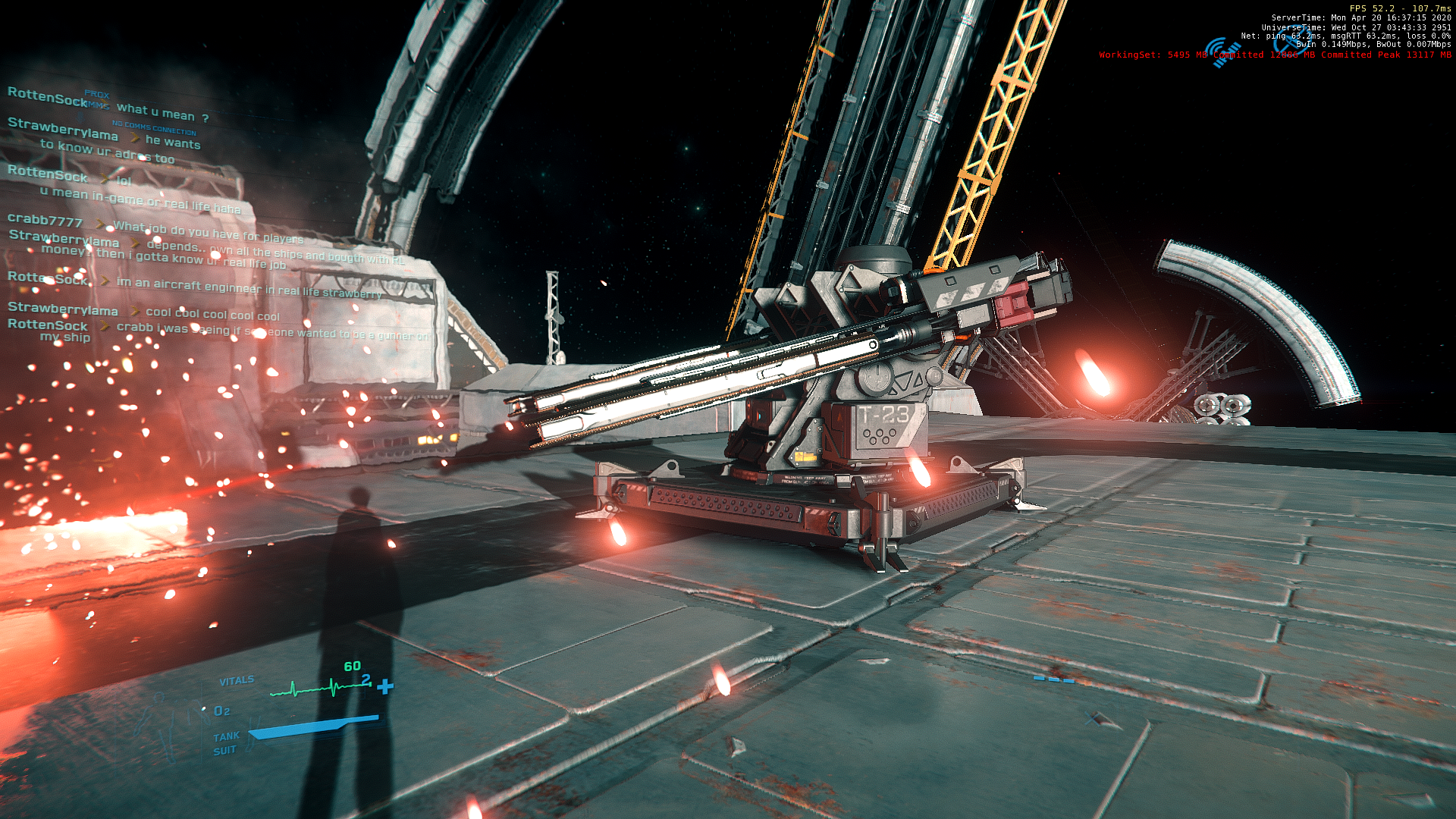Click the blue medical cross beside the vitals
1456x819 pixels.
coord(385,686)
